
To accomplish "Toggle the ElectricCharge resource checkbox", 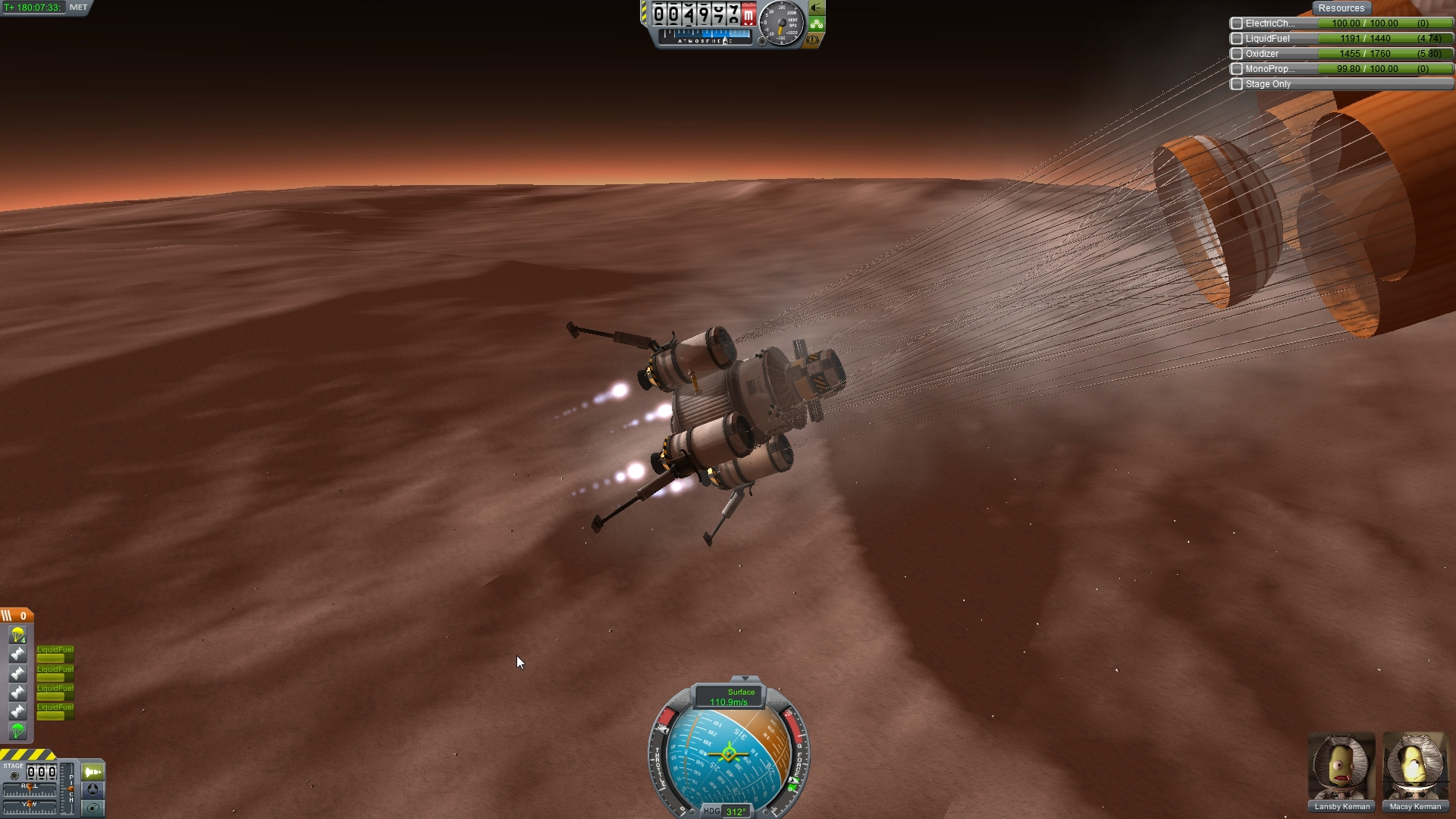I will [1237, 24].
